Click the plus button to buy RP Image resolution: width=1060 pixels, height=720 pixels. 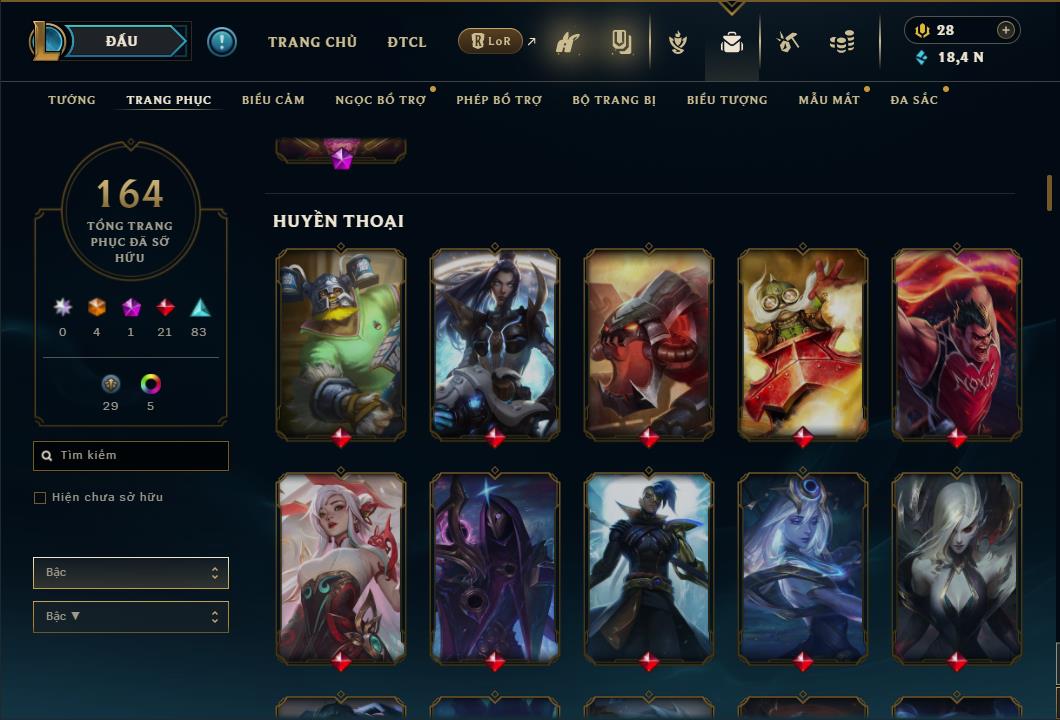tap(1006, 30)
